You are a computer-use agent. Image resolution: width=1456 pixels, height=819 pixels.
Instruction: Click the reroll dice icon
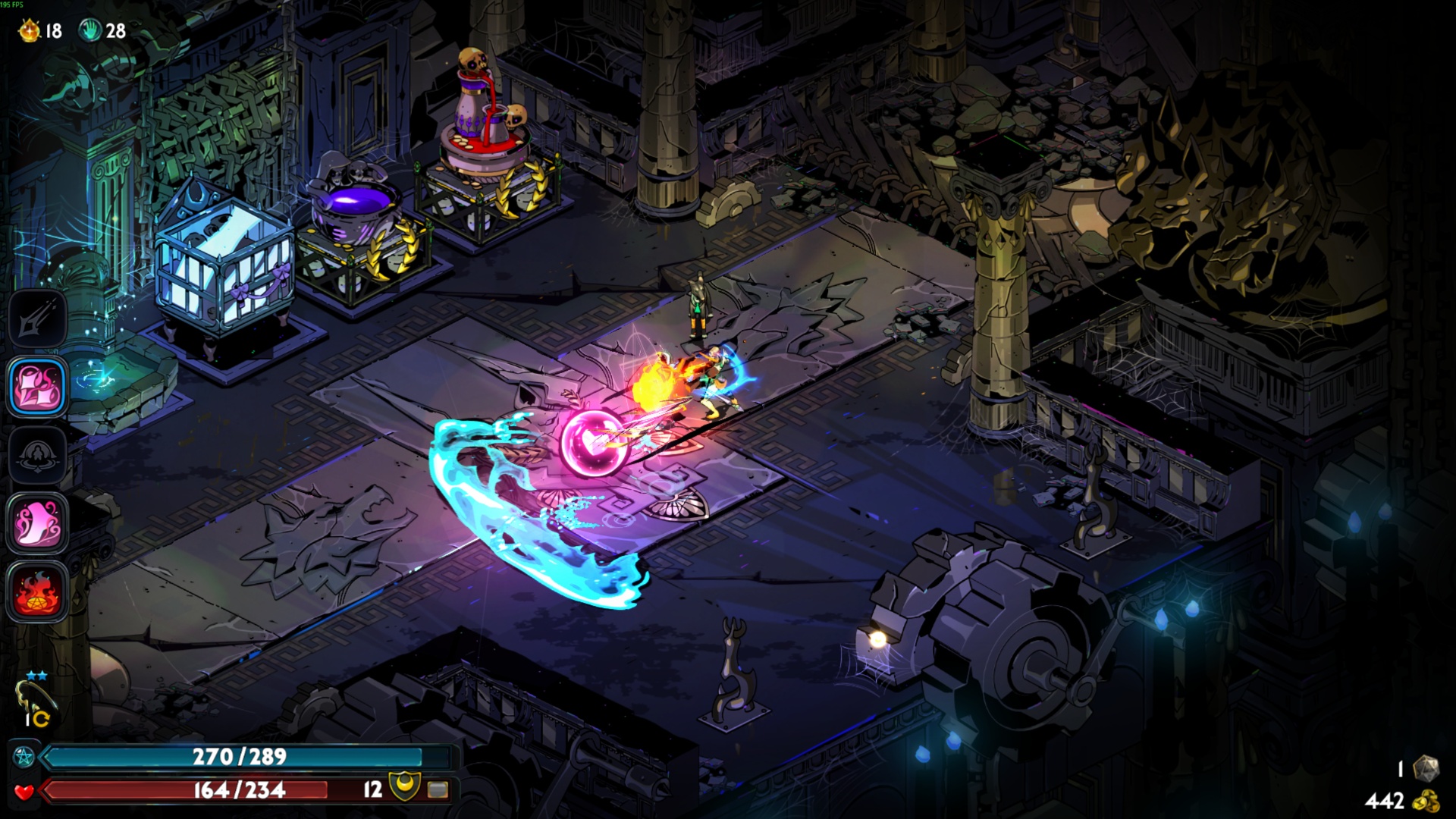1426,768
